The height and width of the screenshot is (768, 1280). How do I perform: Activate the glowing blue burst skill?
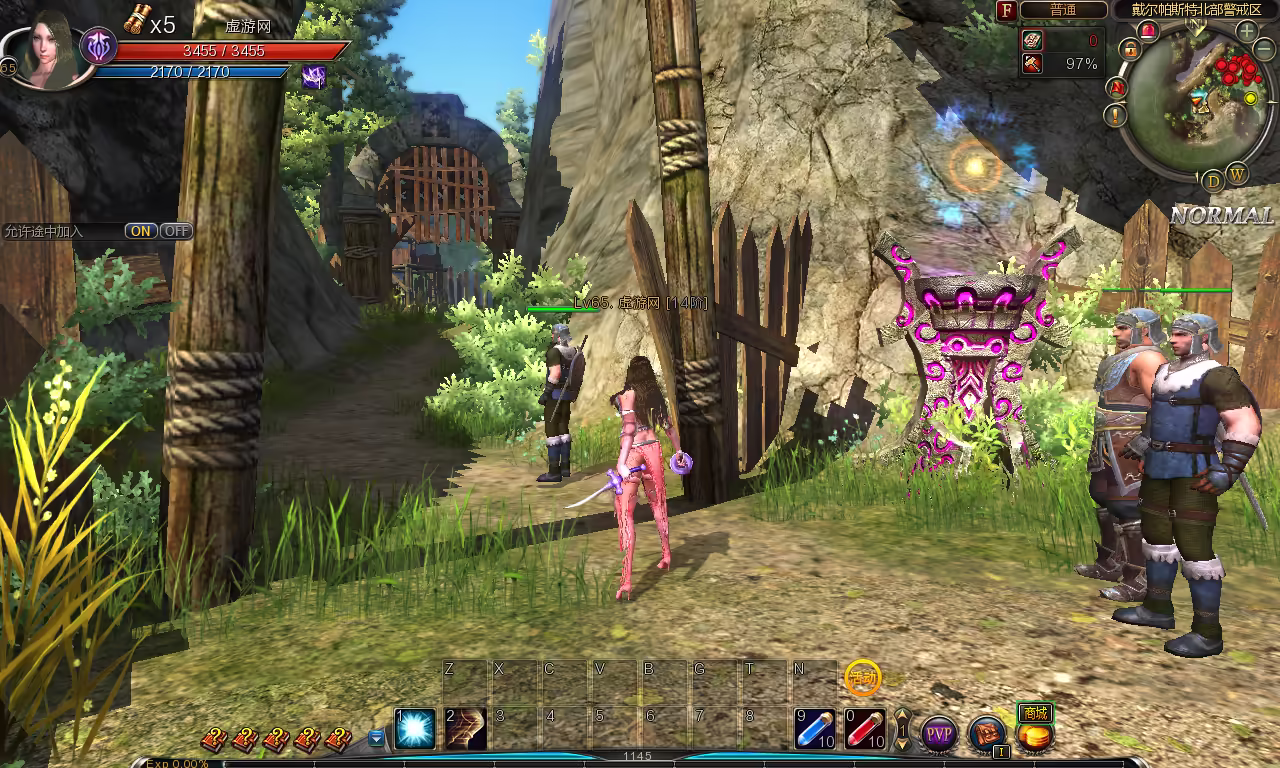point(415,729)
